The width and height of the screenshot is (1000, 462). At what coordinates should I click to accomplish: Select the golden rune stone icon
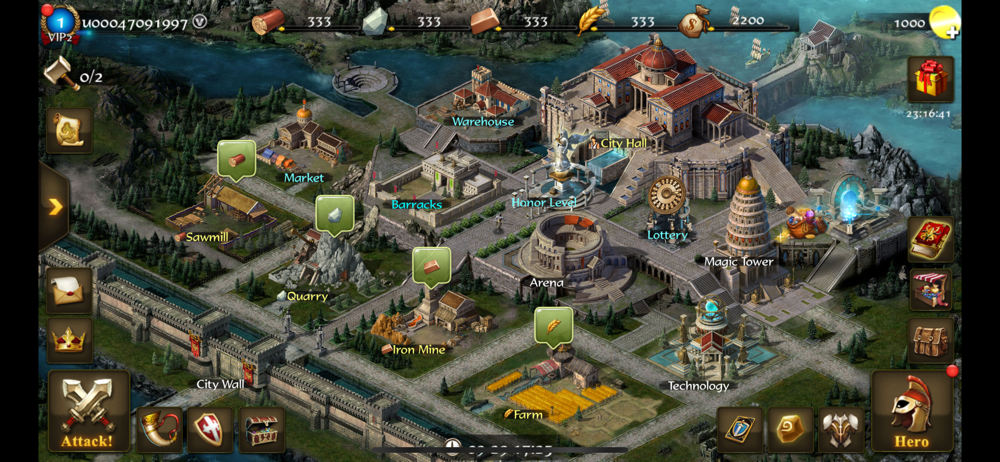[x=790, y=429]
